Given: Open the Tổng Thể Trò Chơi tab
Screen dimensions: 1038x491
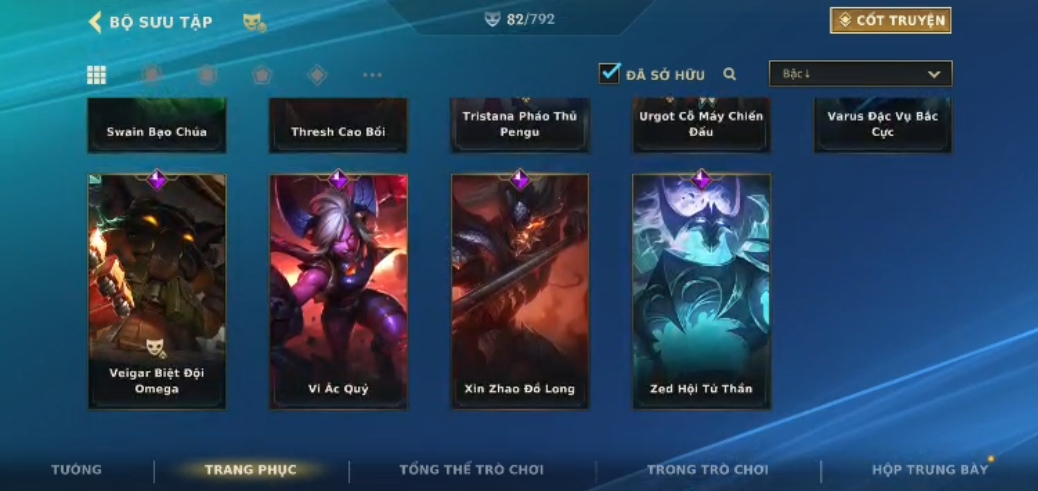Looking at the screenshot, I should (x=471, y=470).
